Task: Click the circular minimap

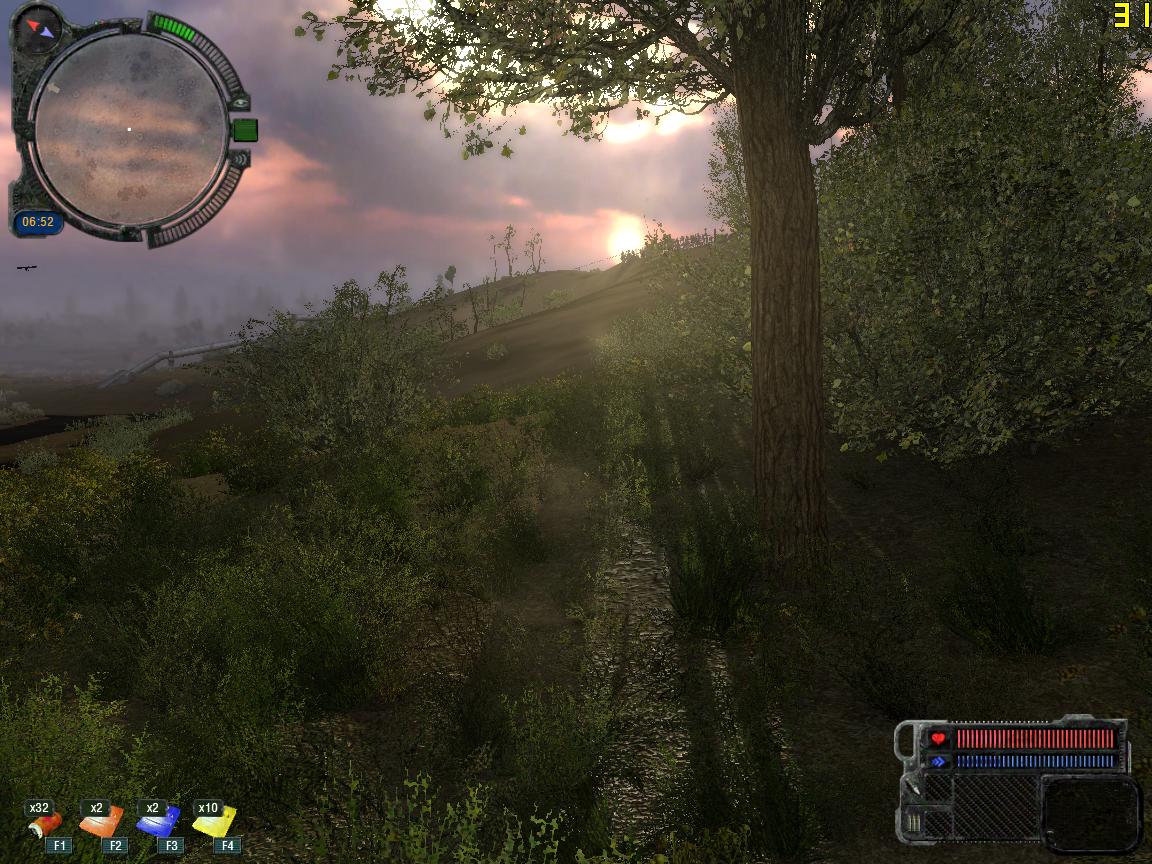Action: coord(130,130)
